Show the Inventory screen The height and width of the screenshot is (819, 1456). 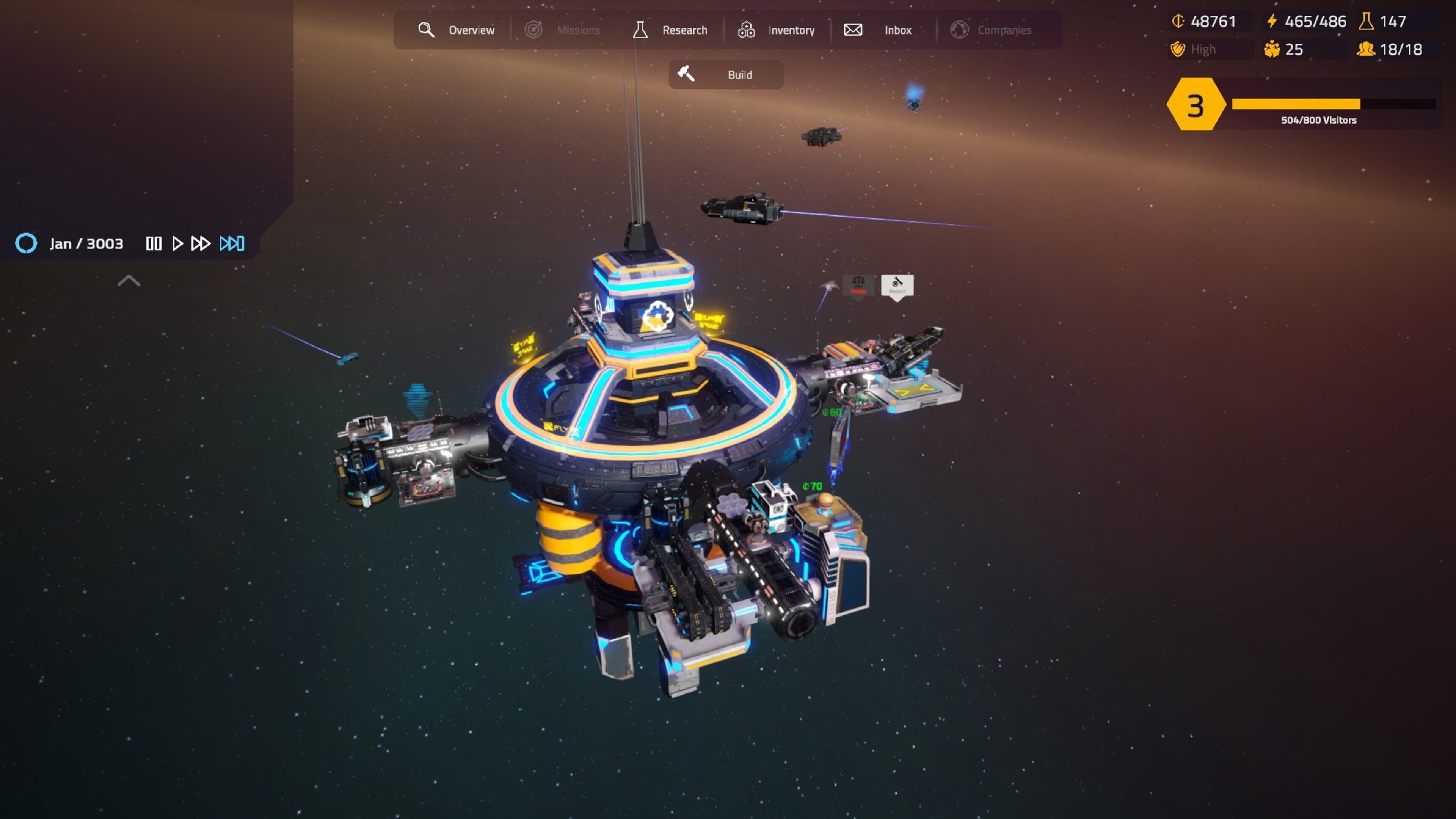click(x=776, y=30)
